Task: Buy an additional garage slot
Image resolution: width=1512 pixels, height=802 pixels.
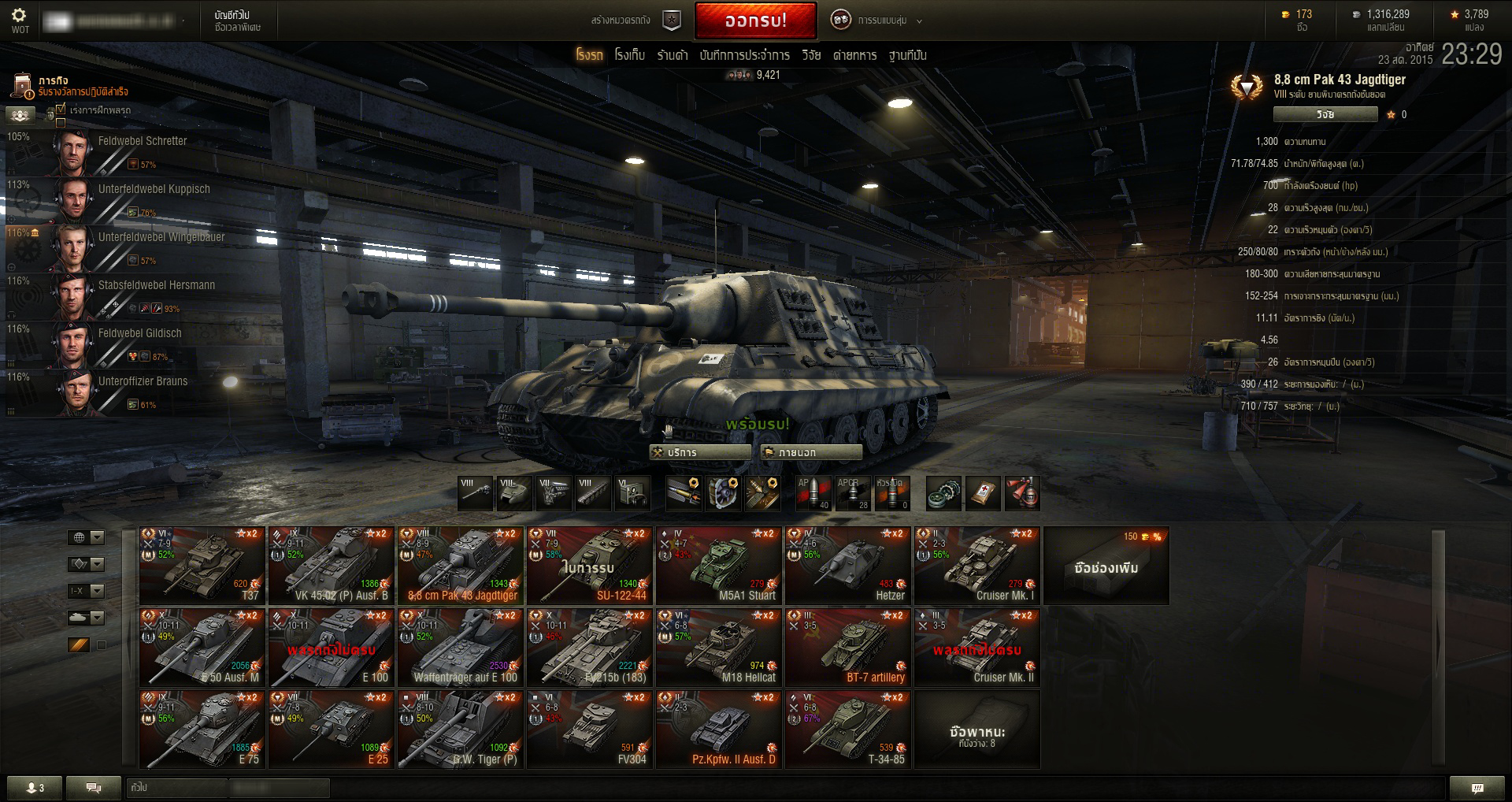Action: coord(1106,566)
